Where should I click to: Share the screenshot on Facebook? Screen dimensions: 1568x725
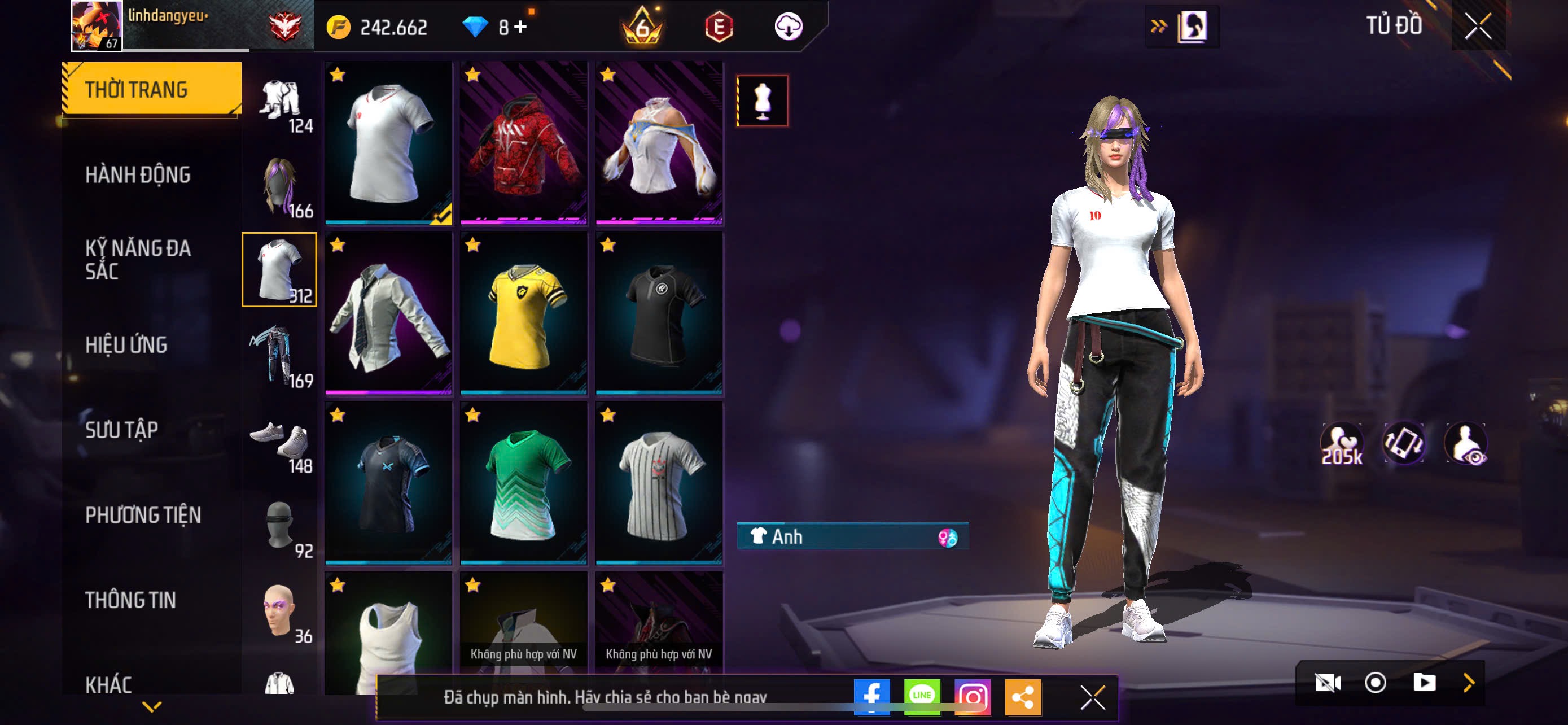coord(871,696)
